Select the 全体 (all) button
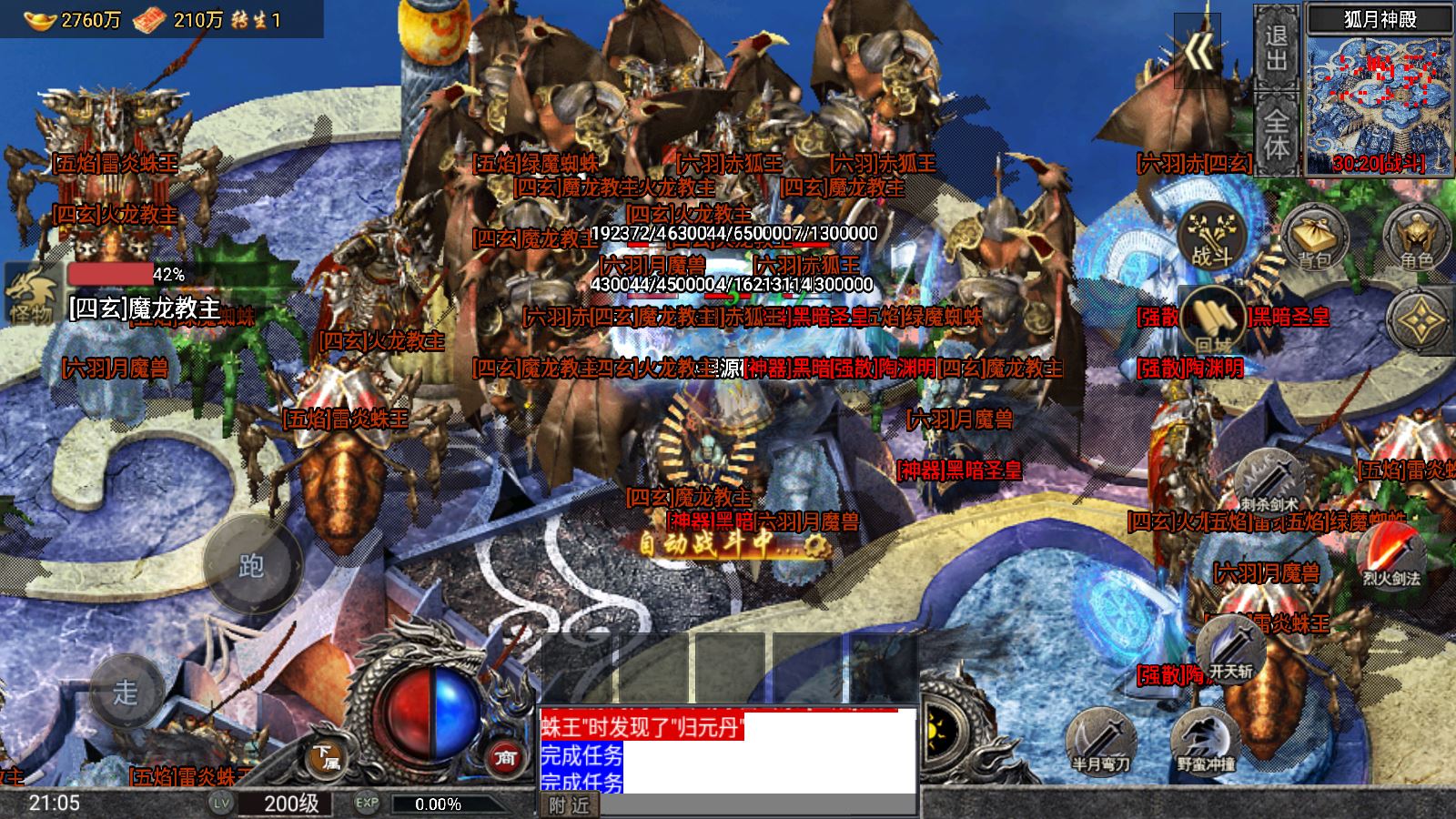1456x819 pixels. coord(1276,134)
